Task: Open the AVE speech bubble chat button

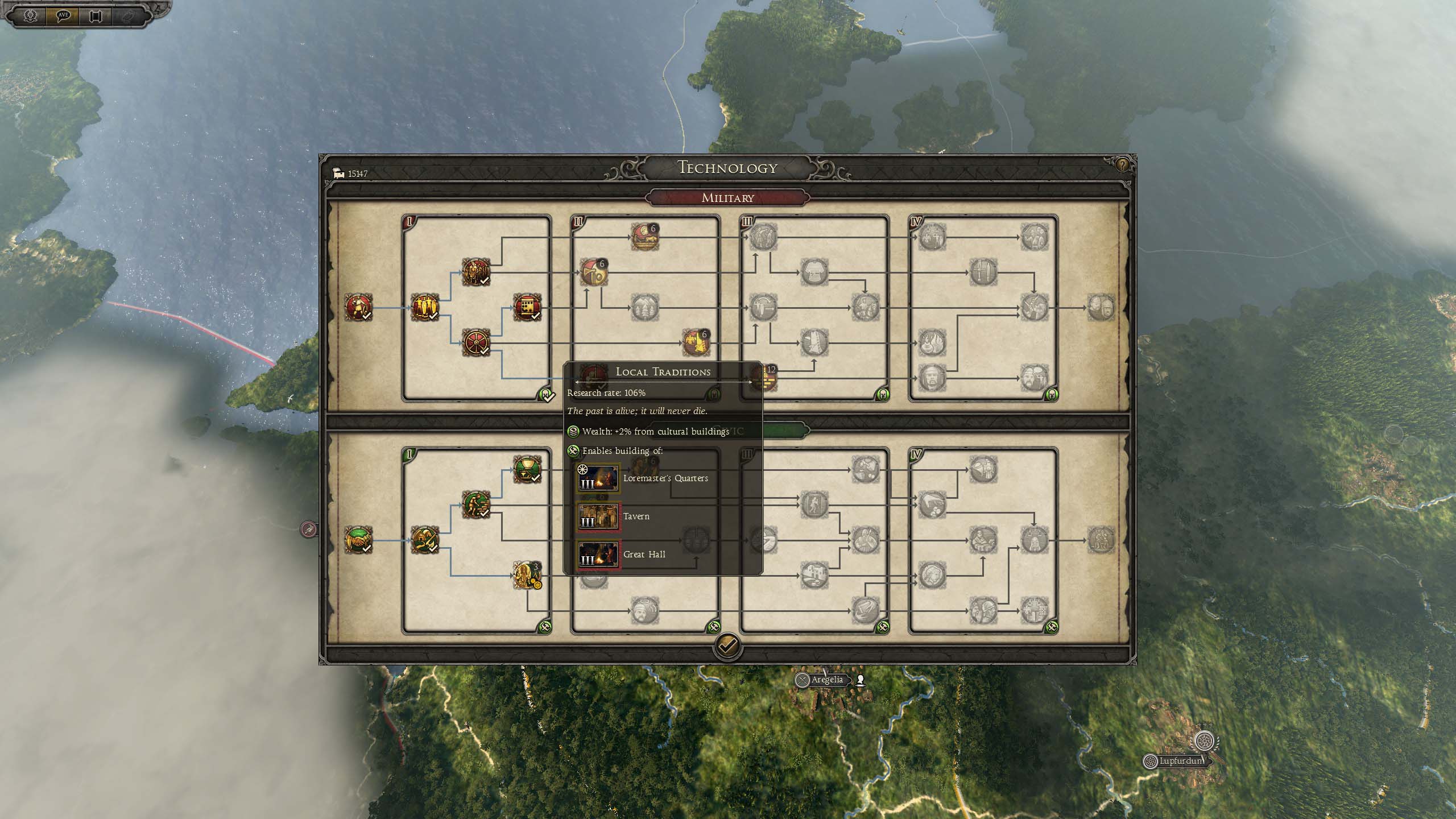Action: point(63,15)
